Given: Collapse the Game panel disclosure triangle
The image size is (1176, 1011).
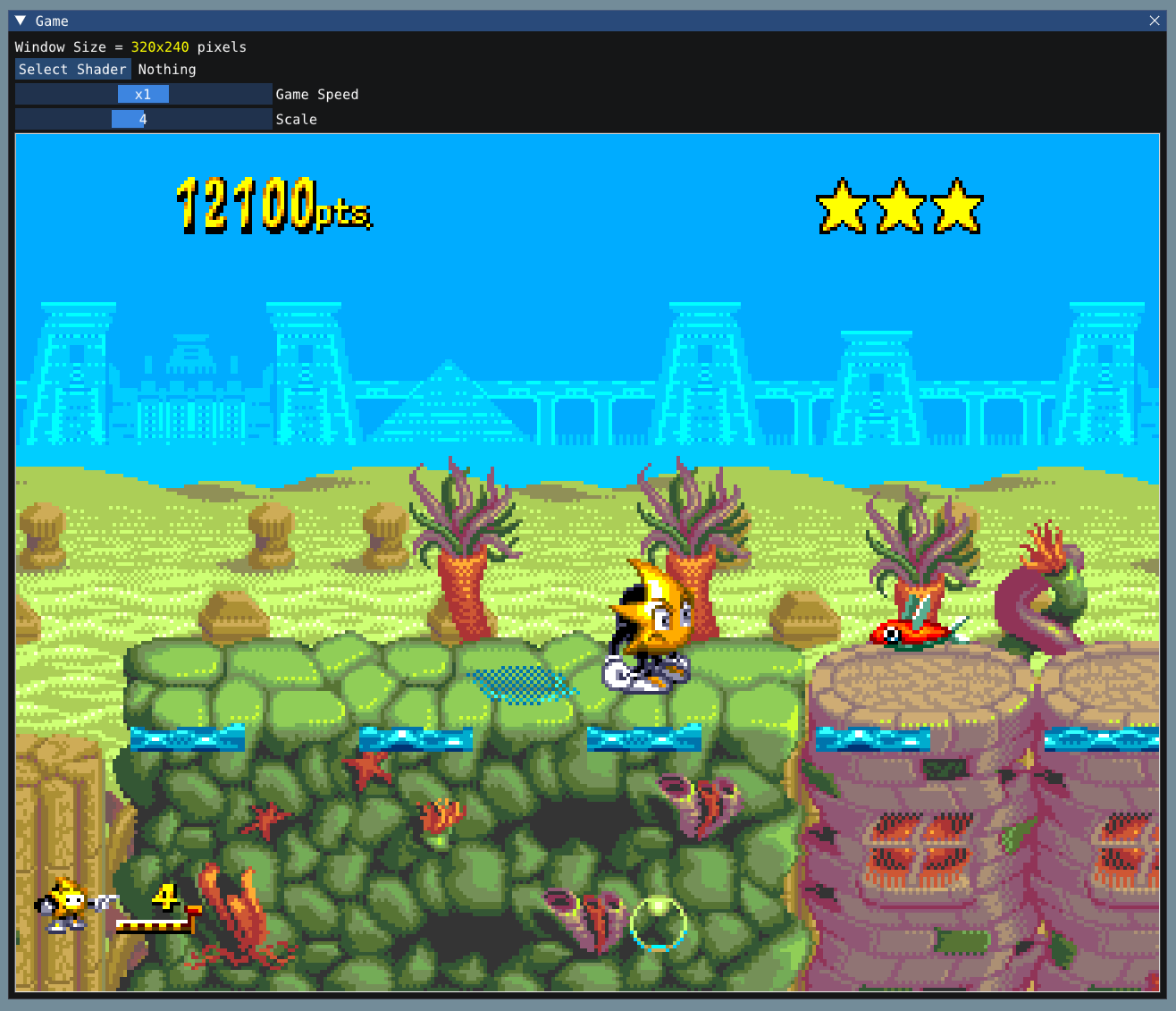Looking at the screenshot, I should pyautogui.click(x=20, y=21).
